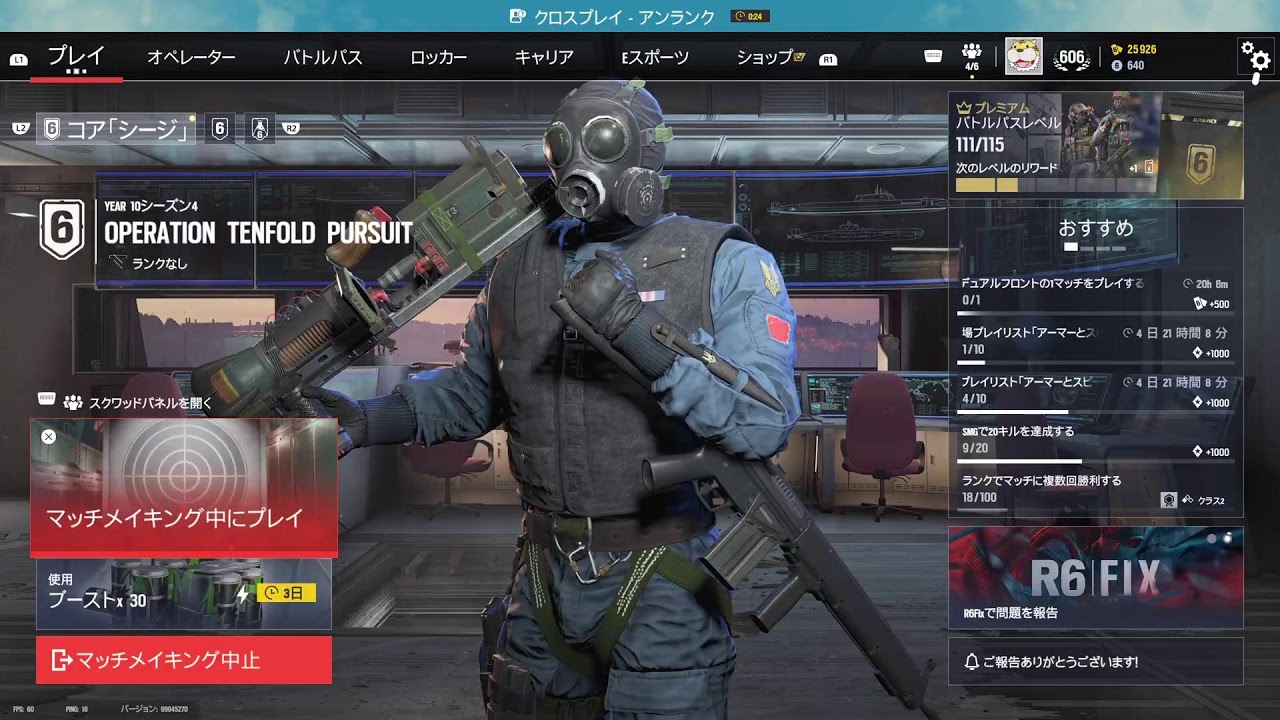Select the キャリア tab
This screenshot has height=720, width=1280.
(544, 57)
